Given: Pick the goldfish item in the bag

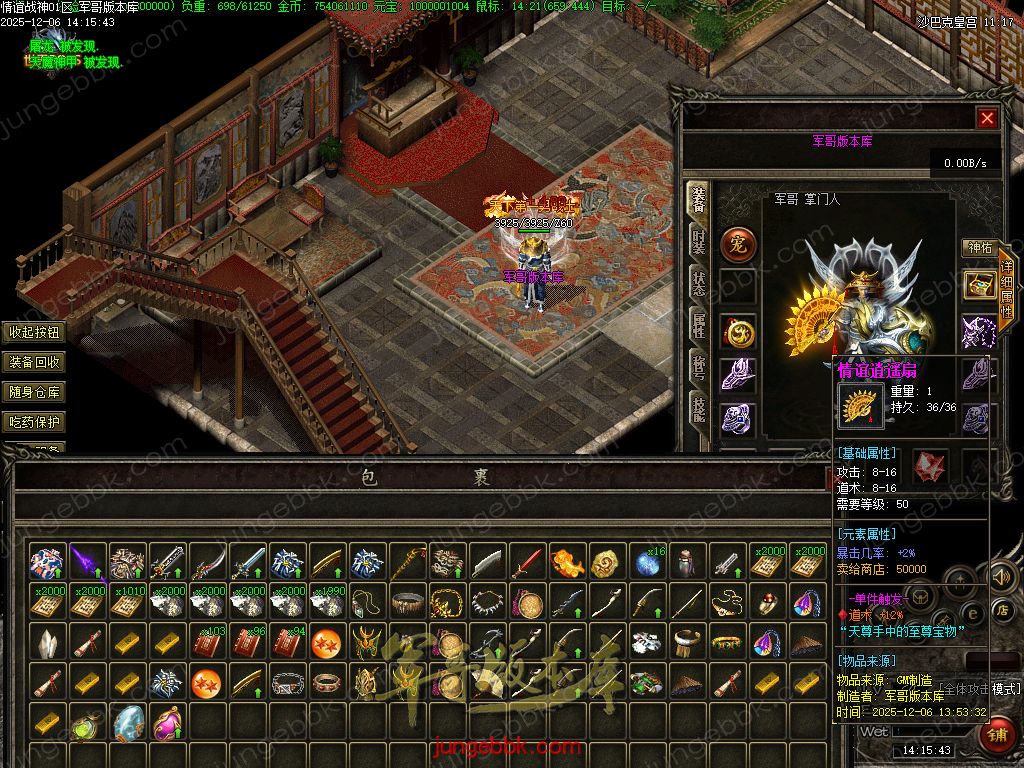Looking at the screenshot, I should pos(567,563).
